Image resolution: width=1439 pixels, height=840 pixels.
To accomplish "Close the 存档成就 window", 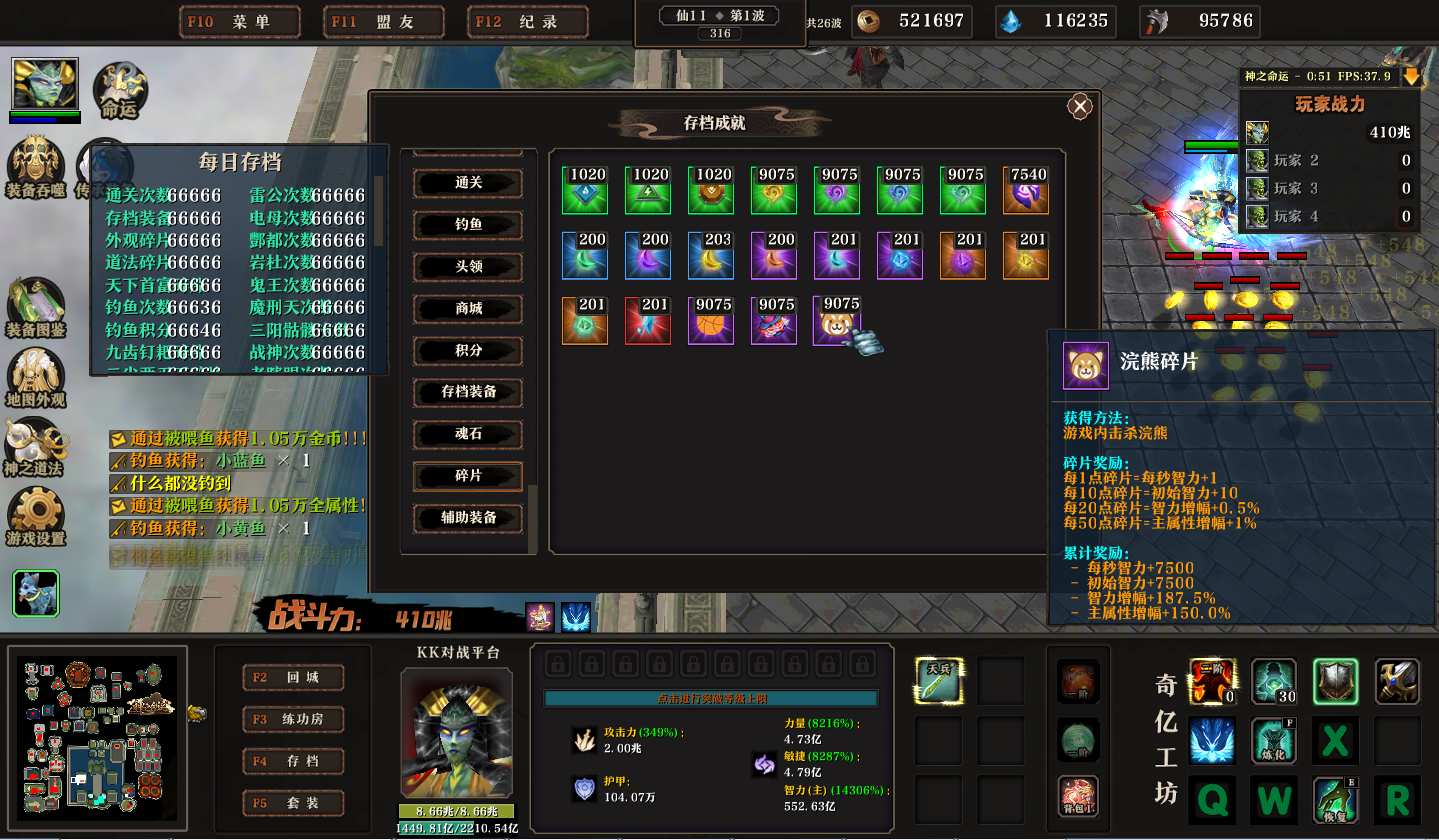I will [1079, 107].
